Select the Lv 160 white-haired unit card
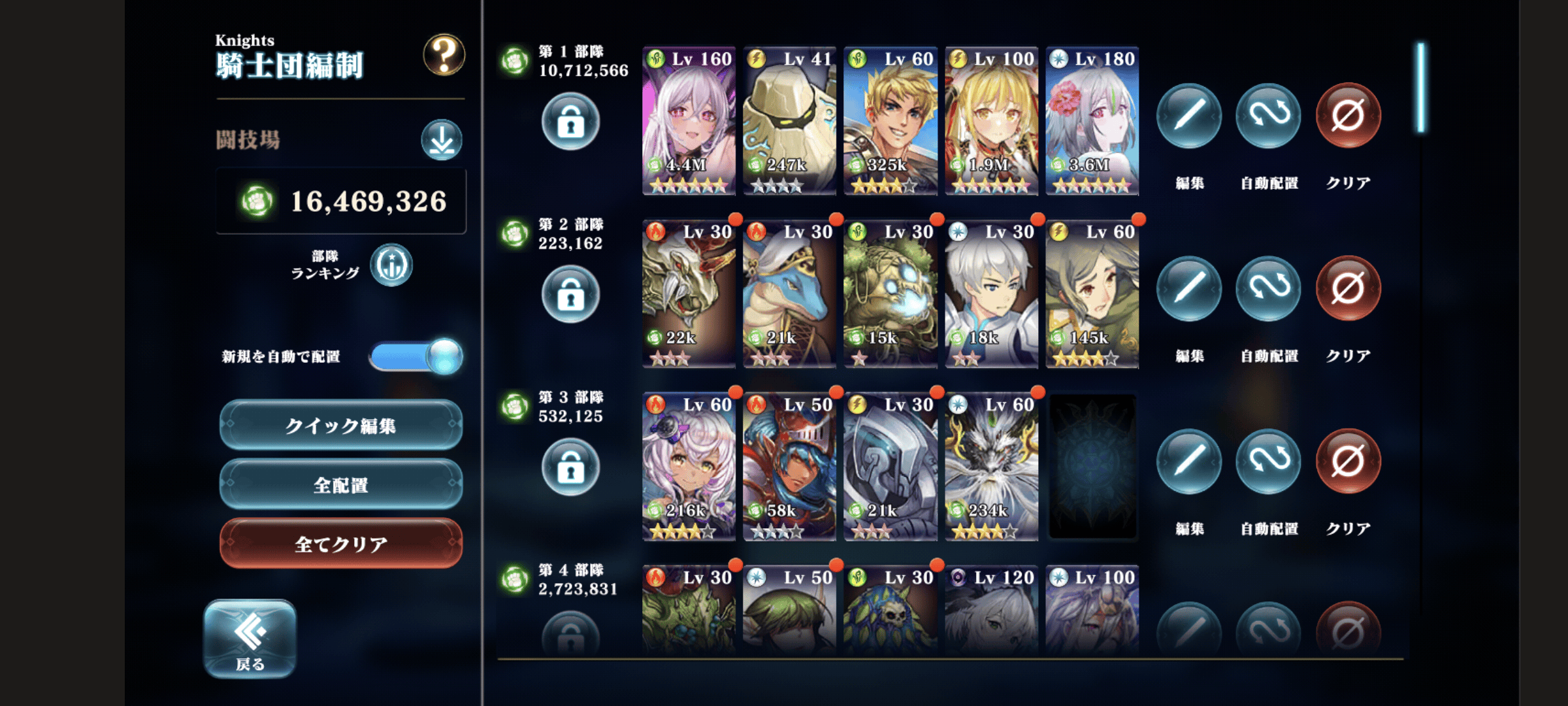Image resolution: width=1568 pixels, height=706 pixels. coord(689,121)
